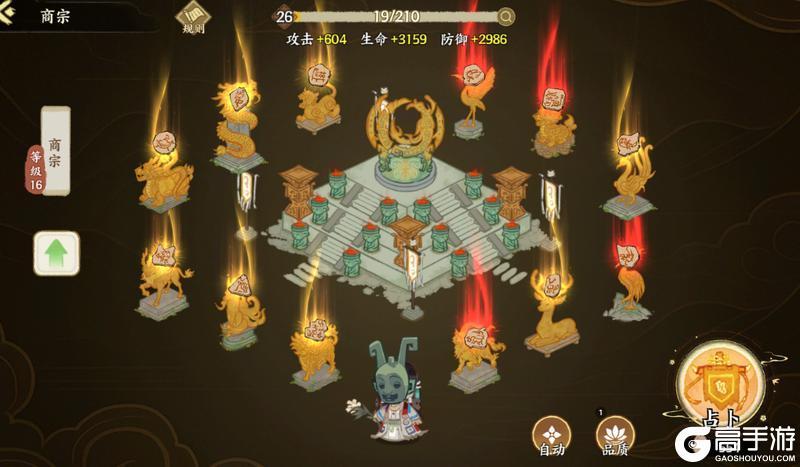Image resolution: width=800 pixels, height=467 pixels.
Task: Tap the green upgrade arrow button
Action: point(56,253)
